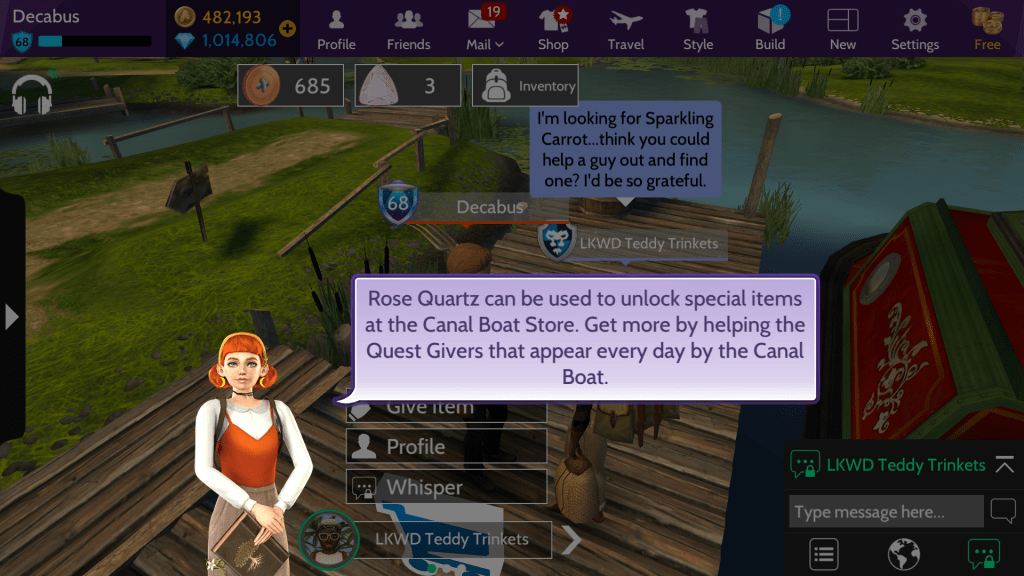Open the Profile menu in top bar
This screenshot has height=576, width=1024.
[x=336, y=29]
